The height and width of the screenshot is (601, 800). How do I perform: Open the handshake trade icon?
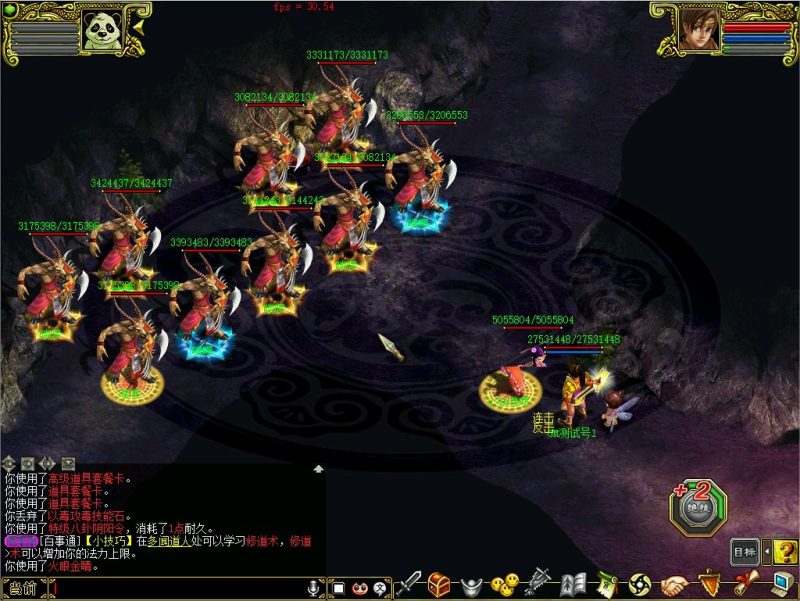[675, 585]
